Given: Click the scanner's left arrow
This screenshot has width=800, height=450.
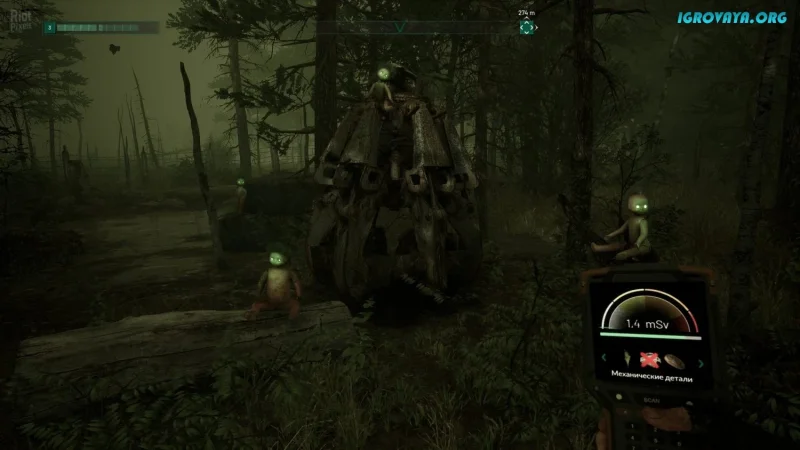Looking at the screenshot, I should (x=602, y=359).
